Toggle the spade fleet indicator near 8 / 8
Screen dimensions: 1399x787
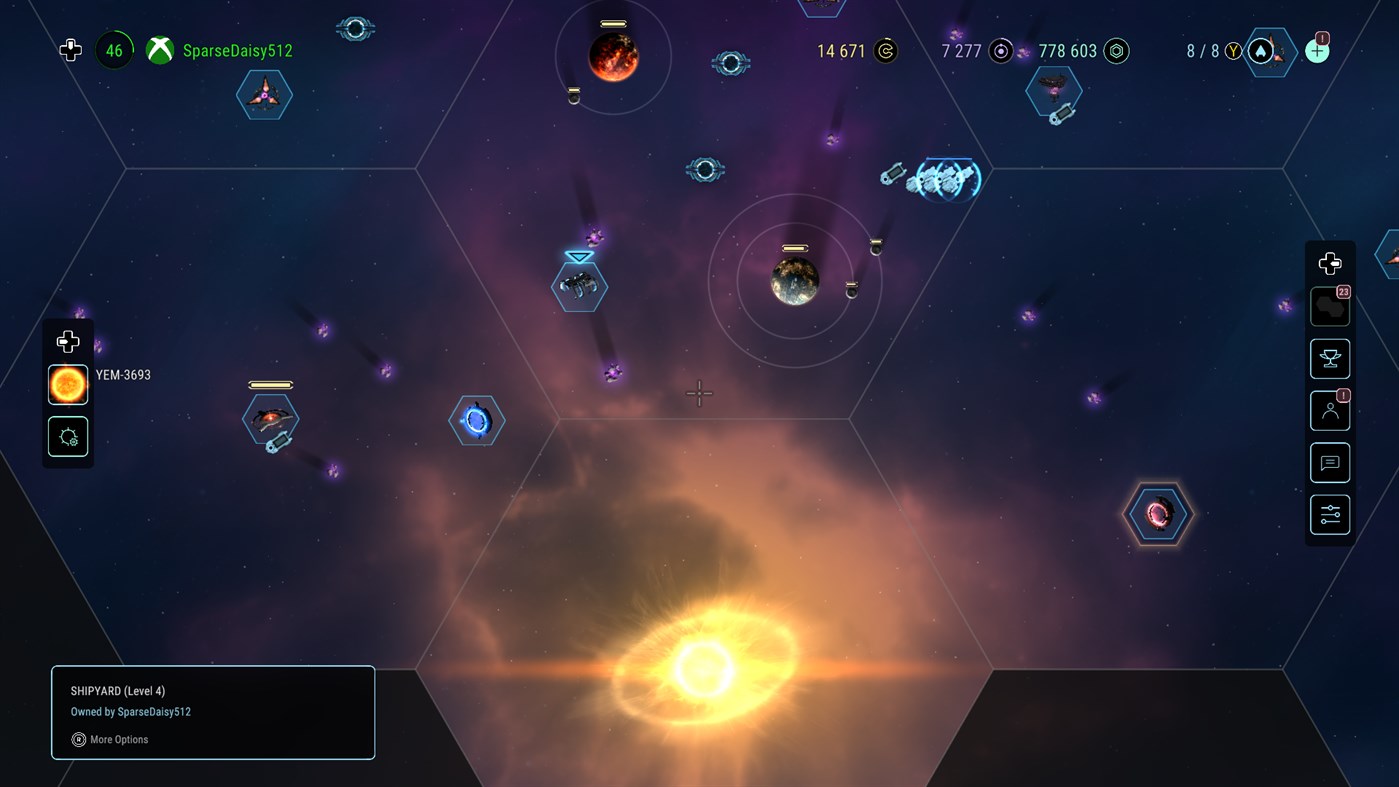click(x=1260, y=50)
